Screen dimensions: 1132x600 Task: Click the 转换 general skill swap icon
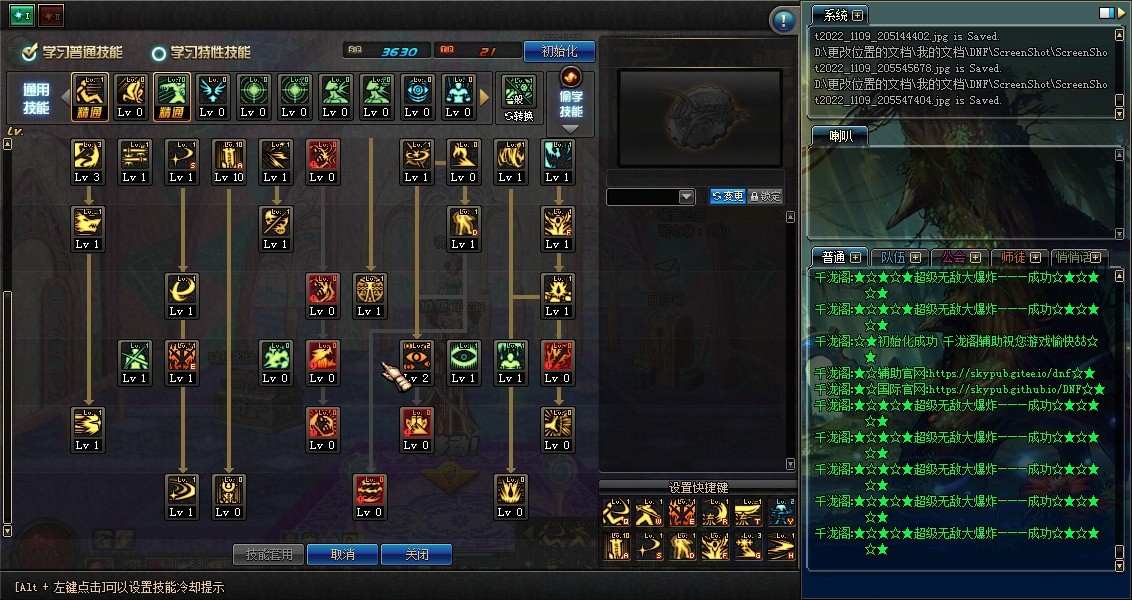click(518, 98)
